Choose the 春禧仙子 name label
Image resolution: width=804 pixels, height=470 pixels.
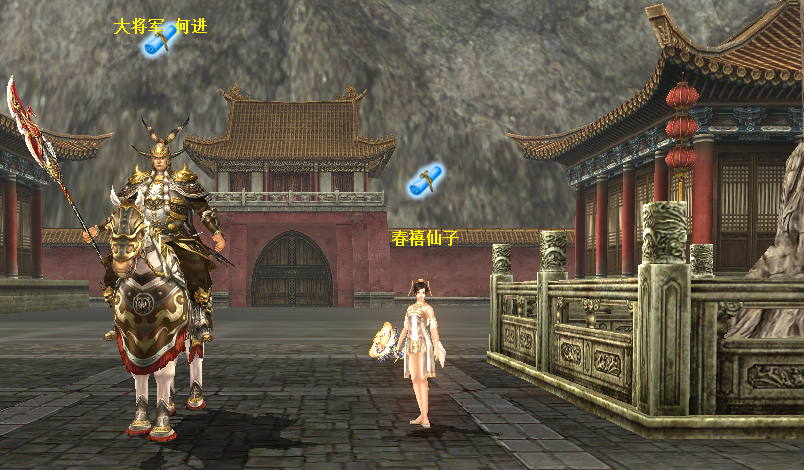click(x=424, y=238)
